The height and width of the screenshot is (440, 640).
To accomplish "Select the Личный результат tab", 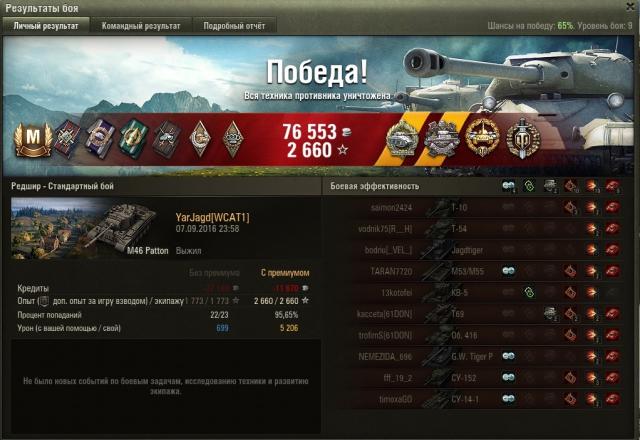I will [46, 26].
